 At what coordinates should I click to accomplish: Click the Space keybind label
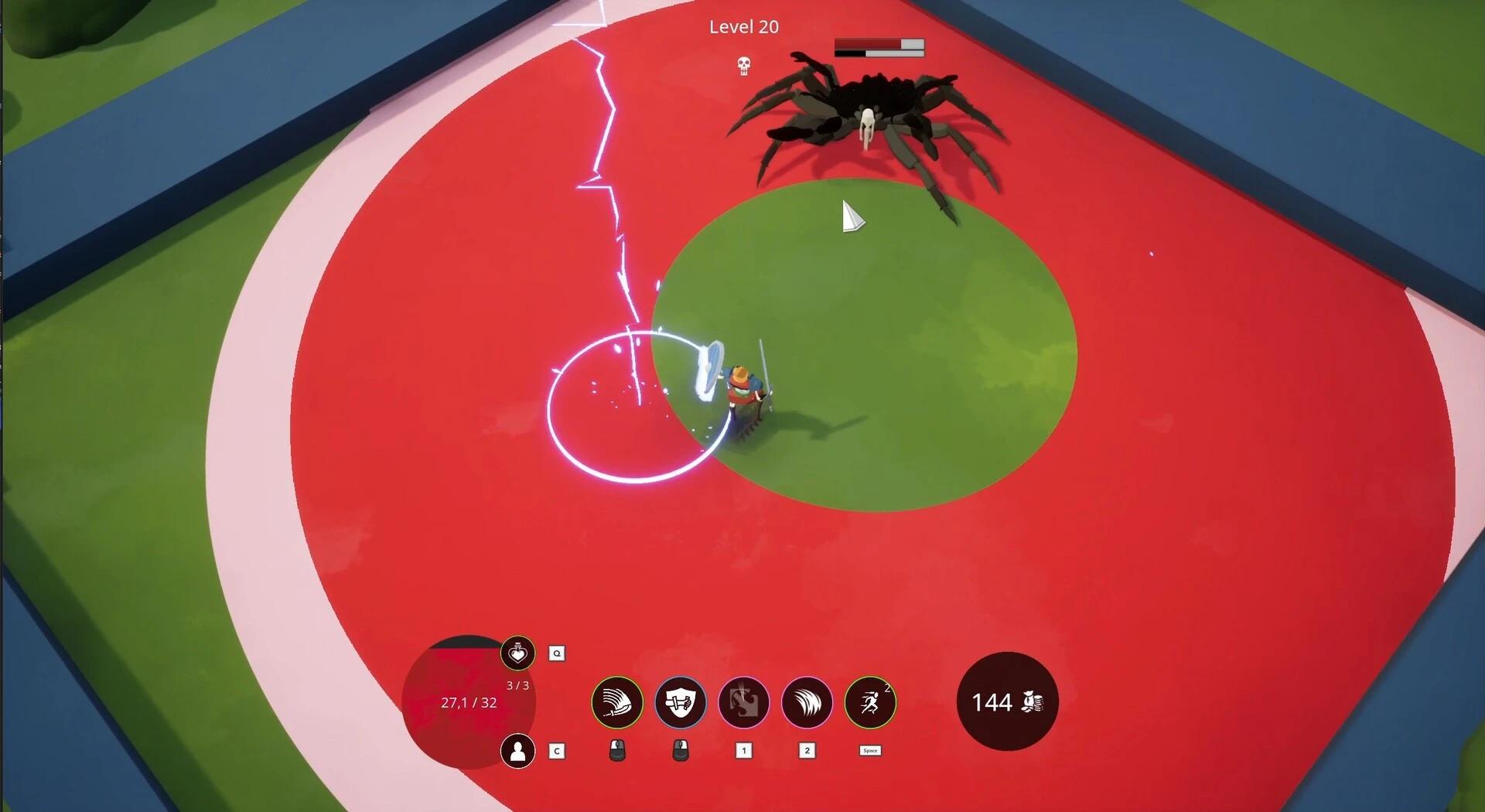click(x=869, y=750)
